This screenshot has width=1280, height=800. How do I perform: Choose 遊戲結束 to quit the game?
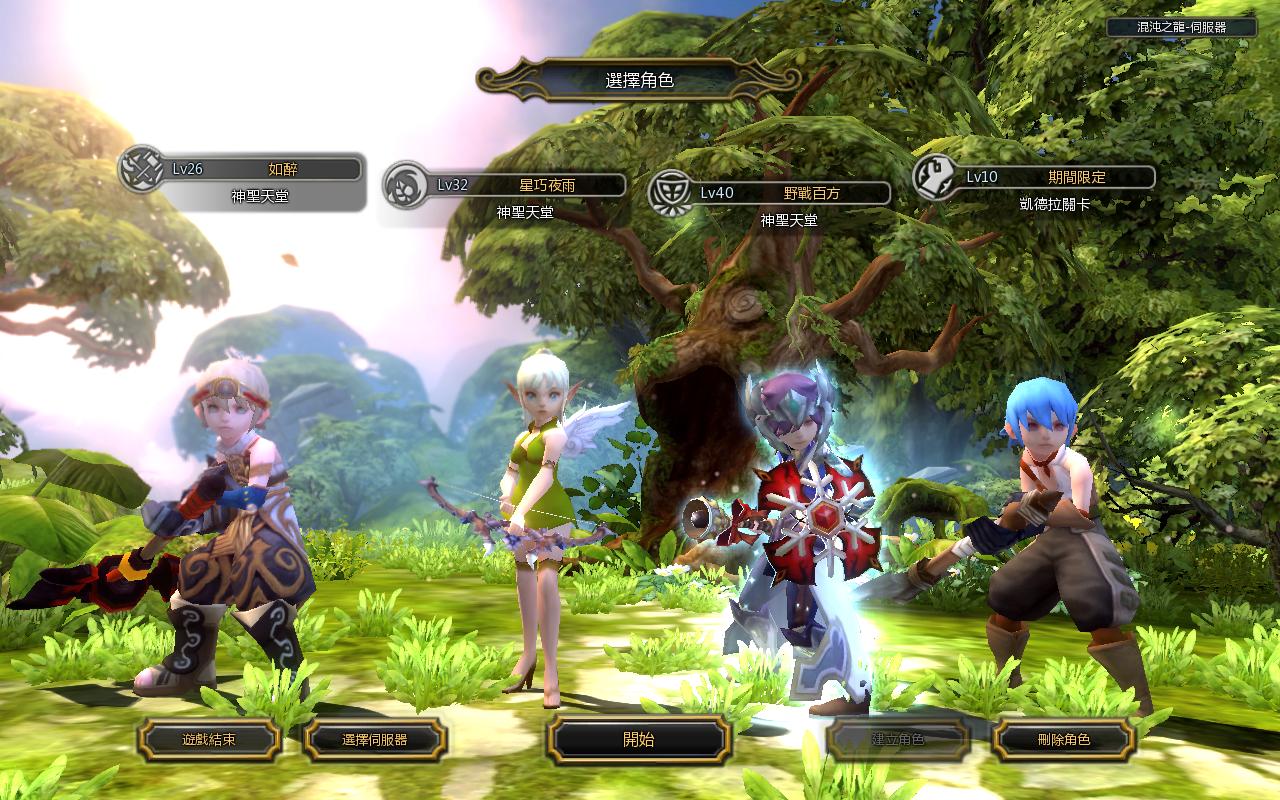(210, 740)
